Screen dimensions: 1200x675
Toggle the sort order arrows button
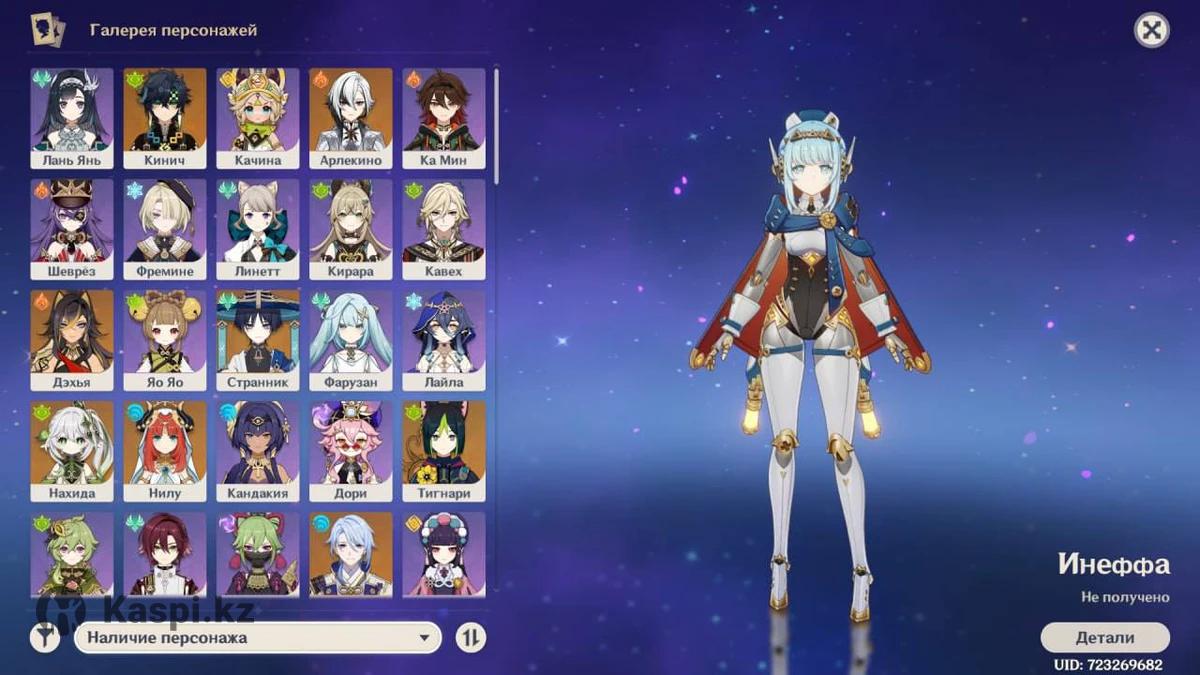click(470, 637)
